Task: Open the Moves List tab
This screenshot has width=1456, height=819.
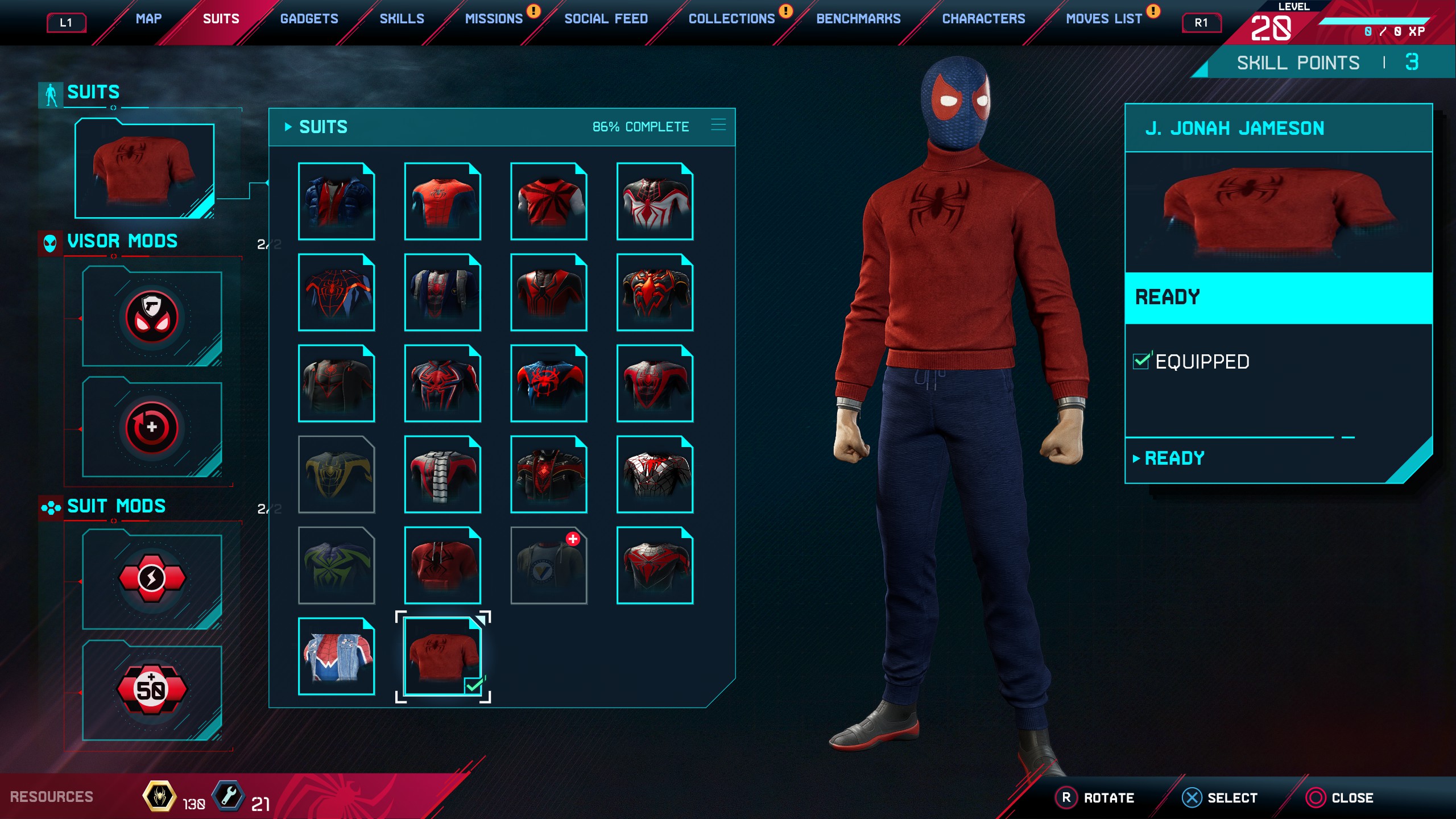Action: coord(1103,19)
